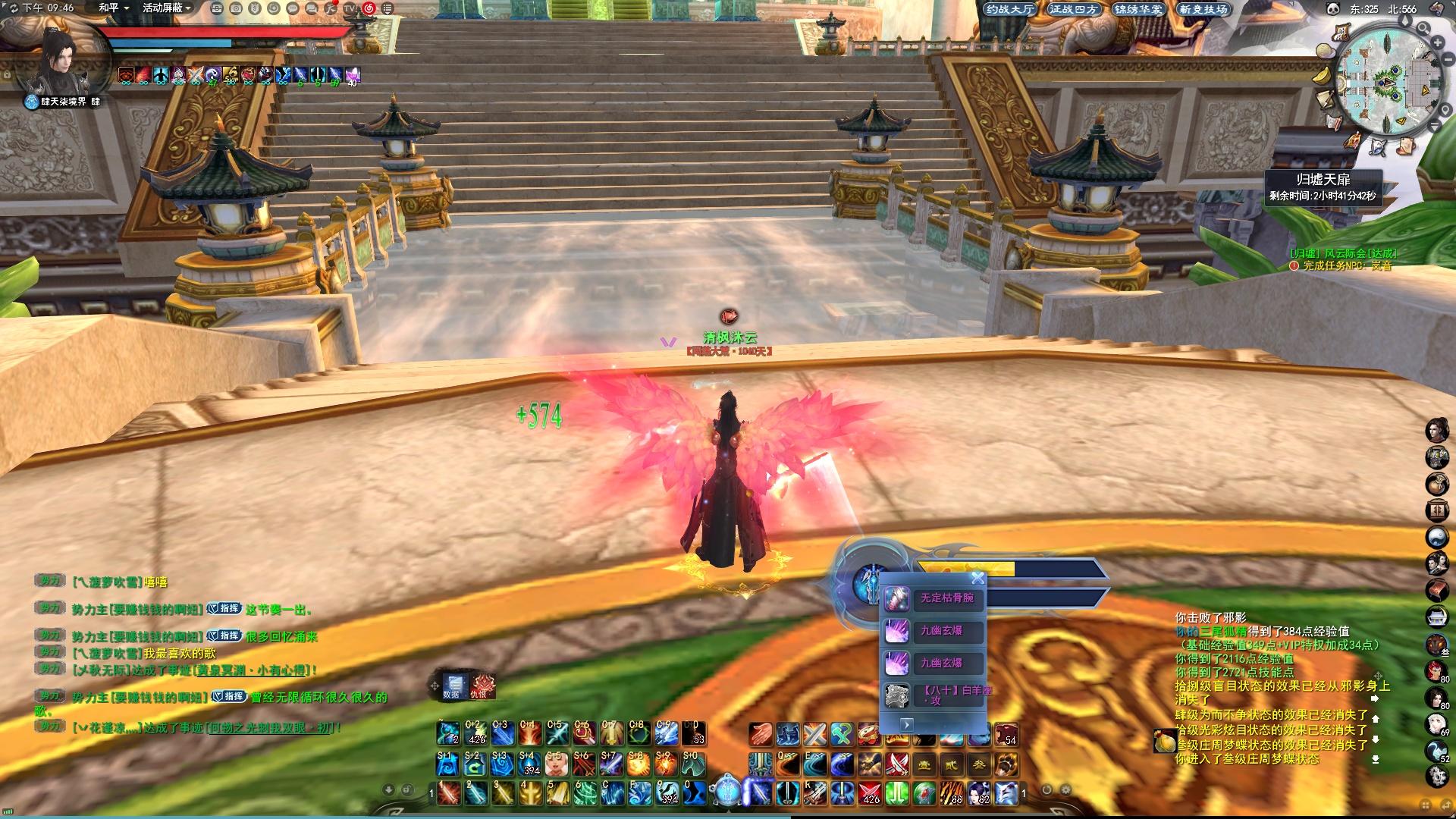Open the 仇恨 threat button

480,686
